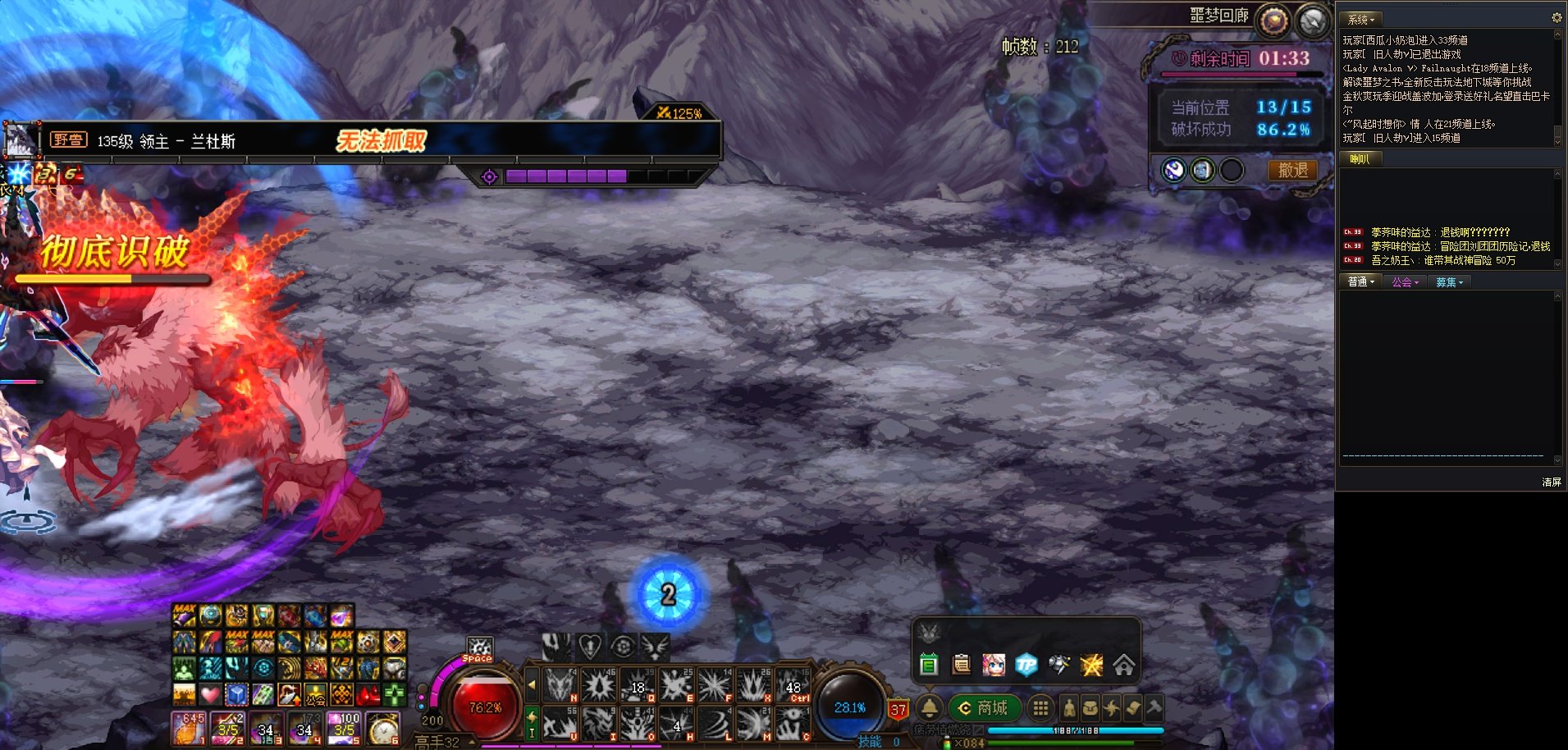
Task: Click the grey house icon
Action: [x=1123, y=665]
